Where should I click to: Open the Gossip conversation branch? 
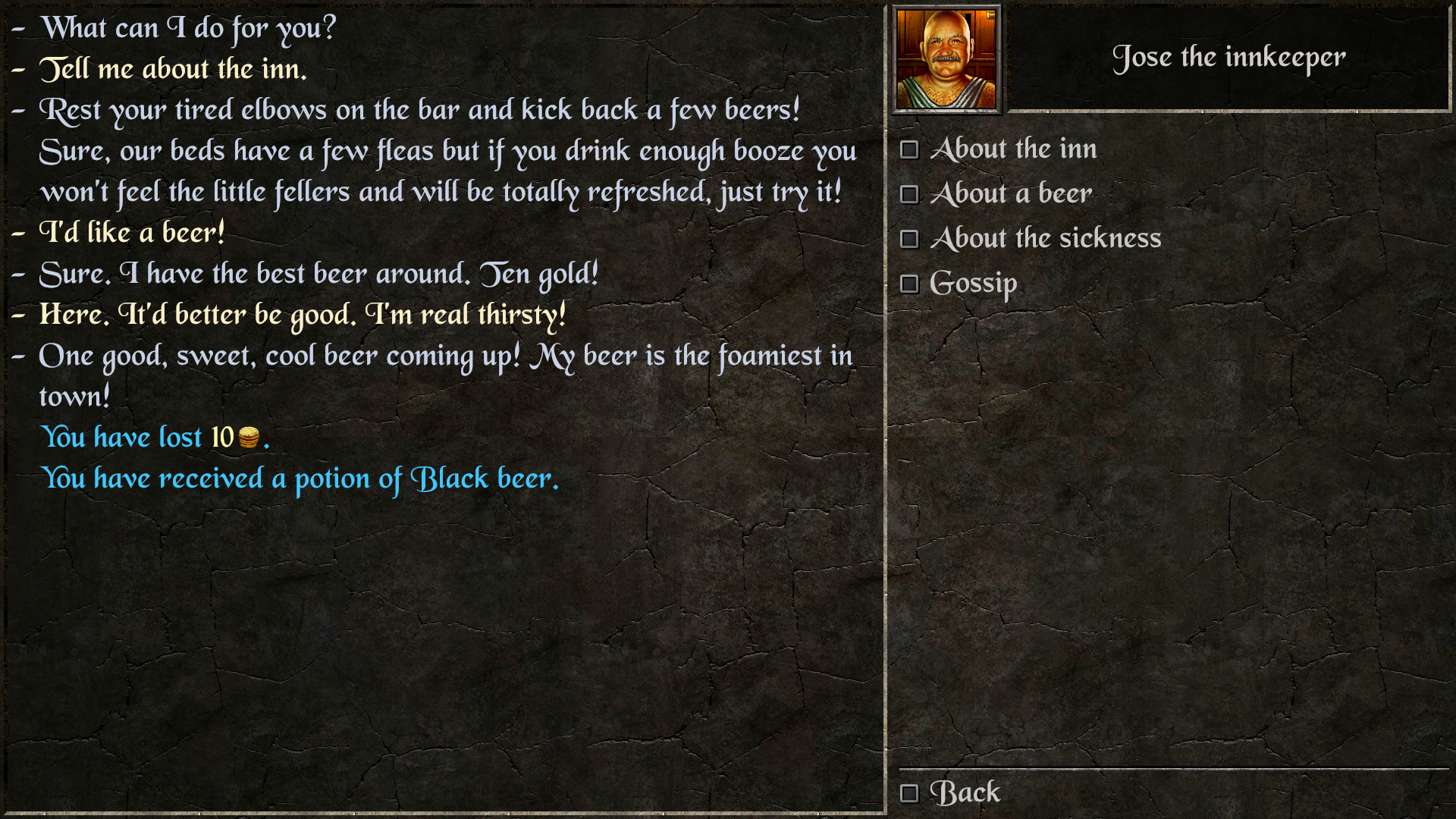click(x=974, y=283)
